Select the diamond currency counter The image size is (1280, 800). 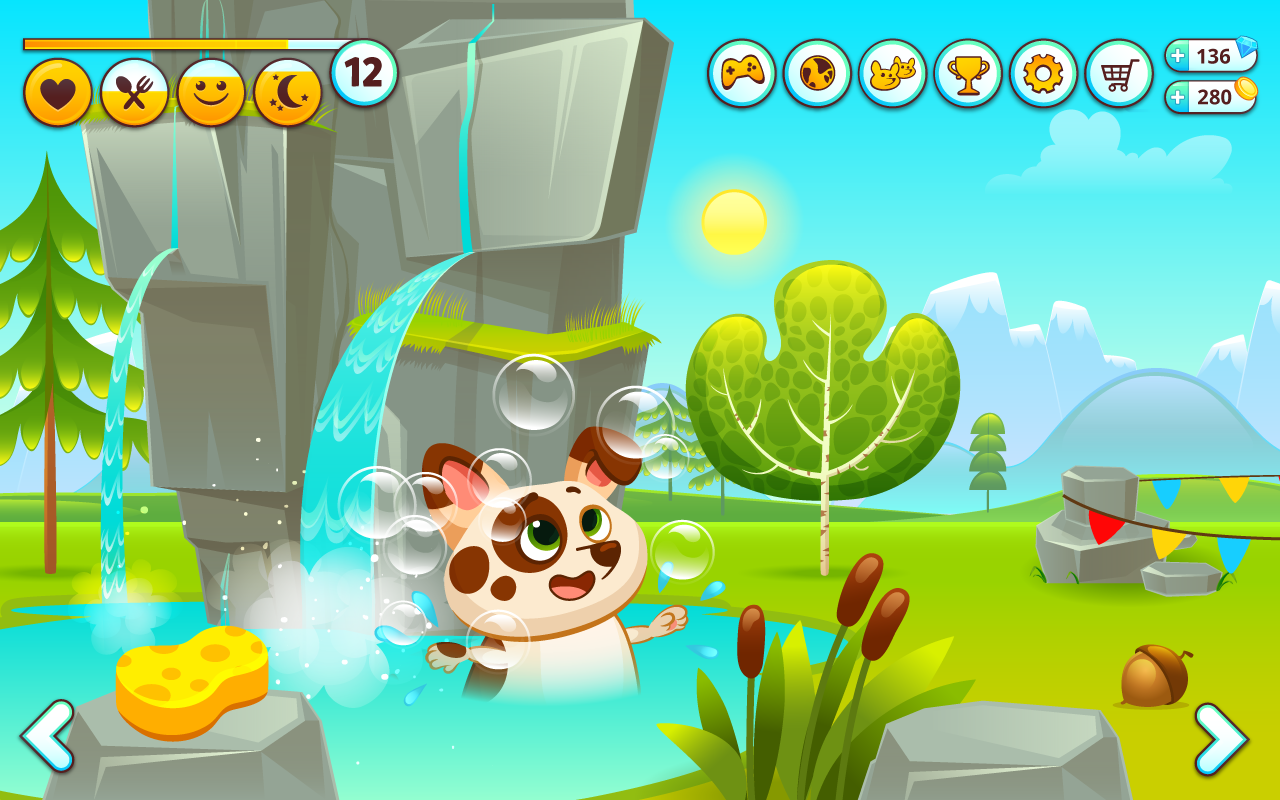click(1210, 56)
